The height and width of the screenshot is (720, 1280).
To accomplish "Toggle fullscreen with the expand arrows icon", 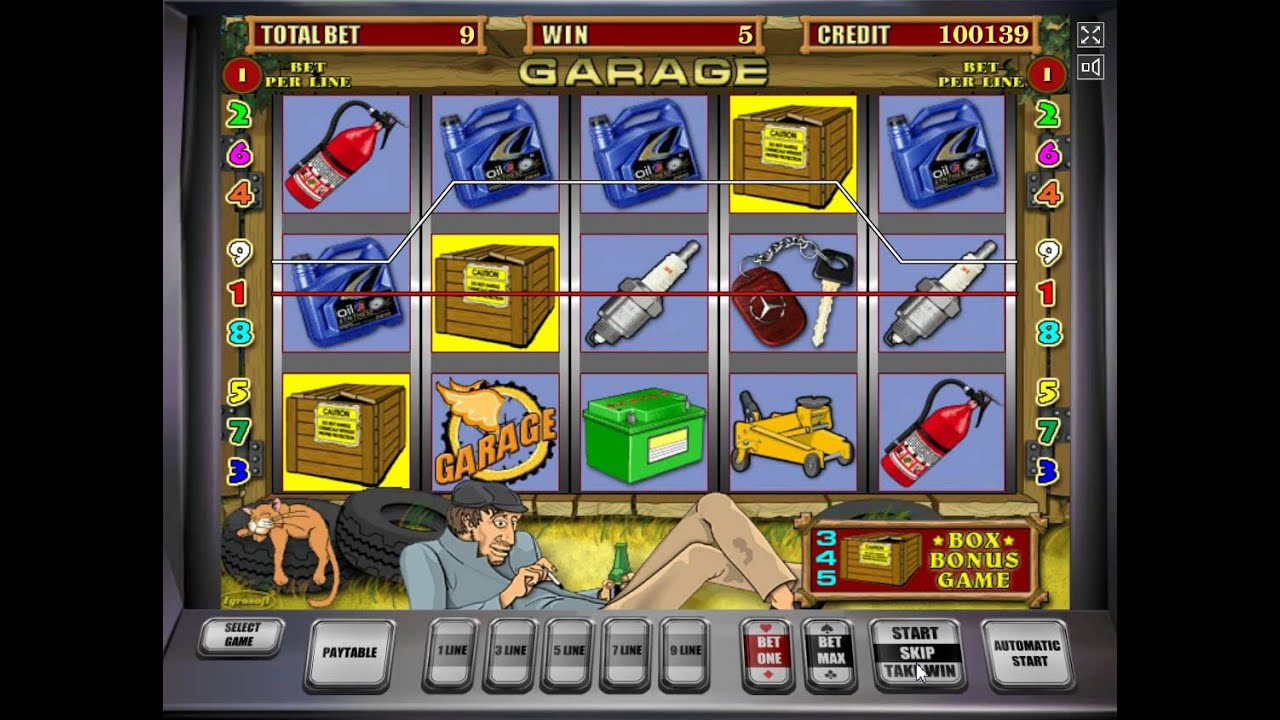I will pyautogui.click(x=1090, y=35).
